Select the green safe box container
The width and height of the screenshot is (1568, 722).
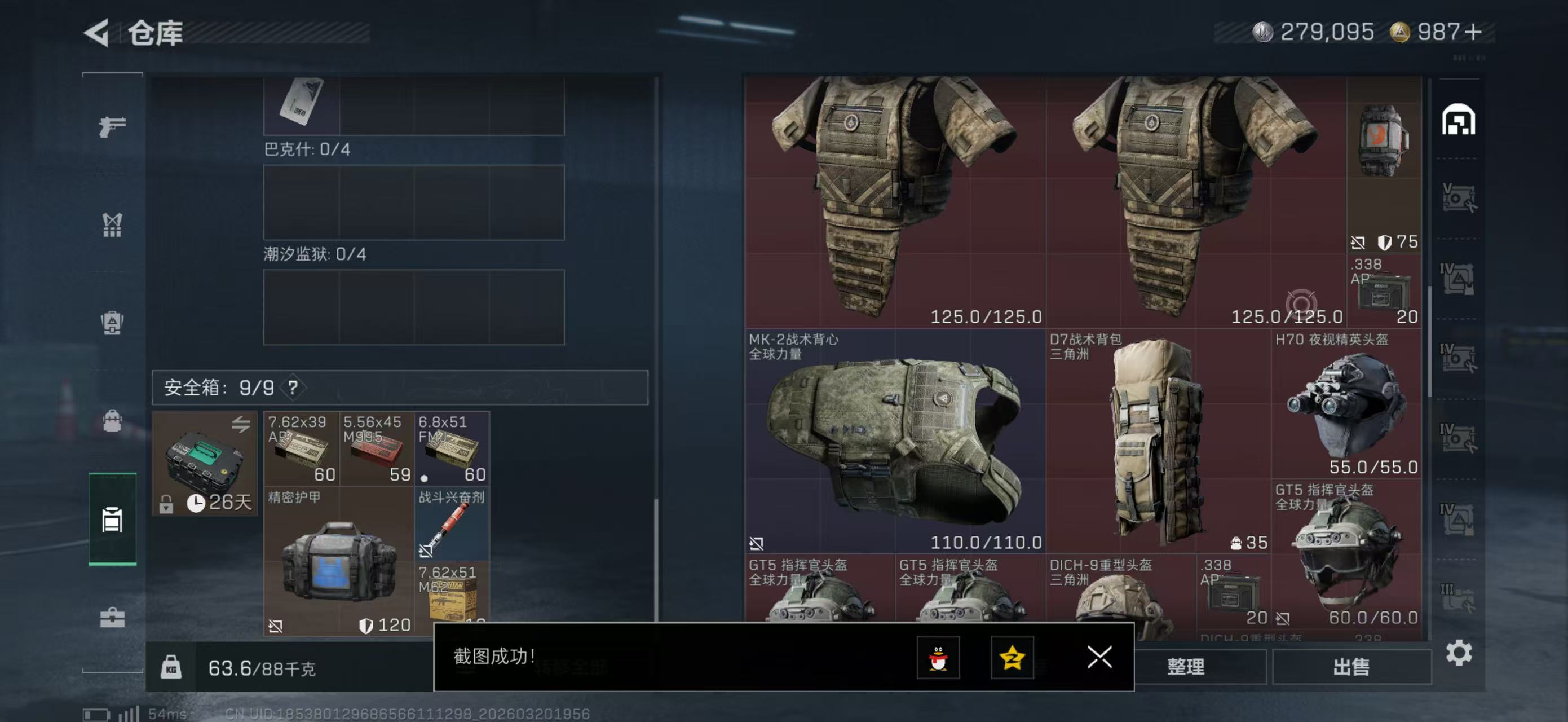tap(205, 463)
